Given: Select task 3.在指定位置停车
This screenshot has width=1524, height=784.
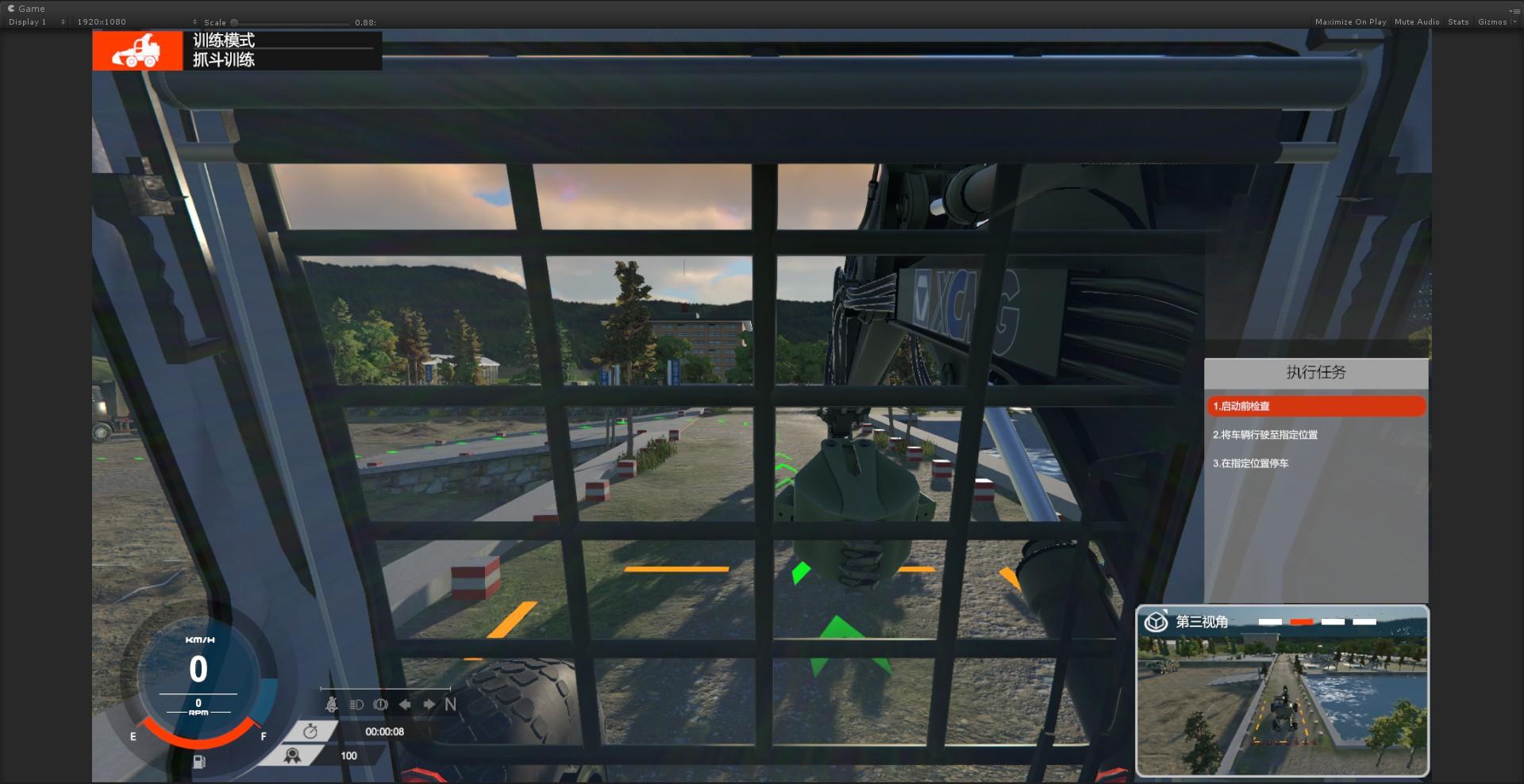Looking at the screenshot, I should pos(1250,463).
